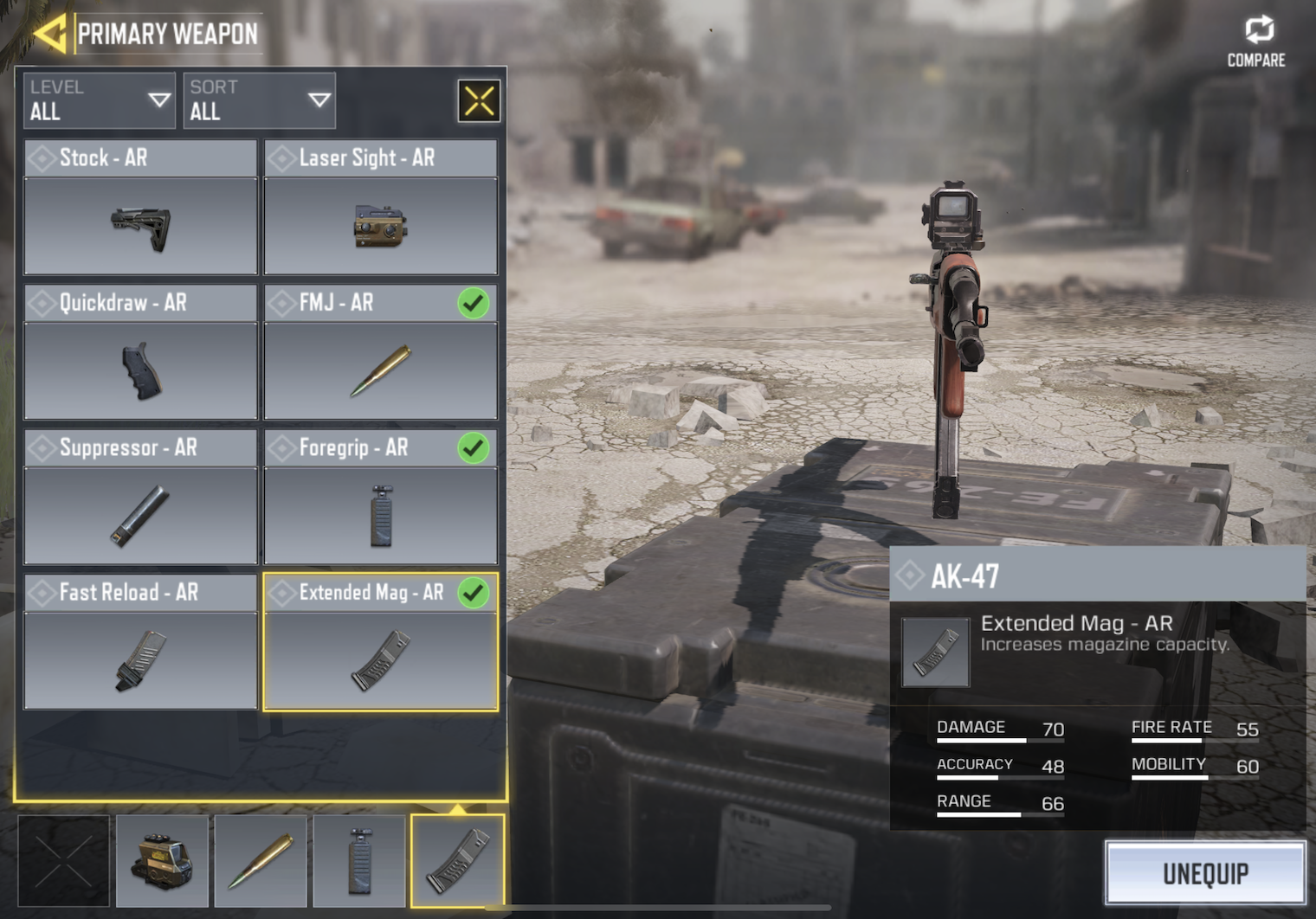Viewport: 1316px width, 919px height.
Task: Choose the Suppressor - AR attachment
Action: click(140, 498)
